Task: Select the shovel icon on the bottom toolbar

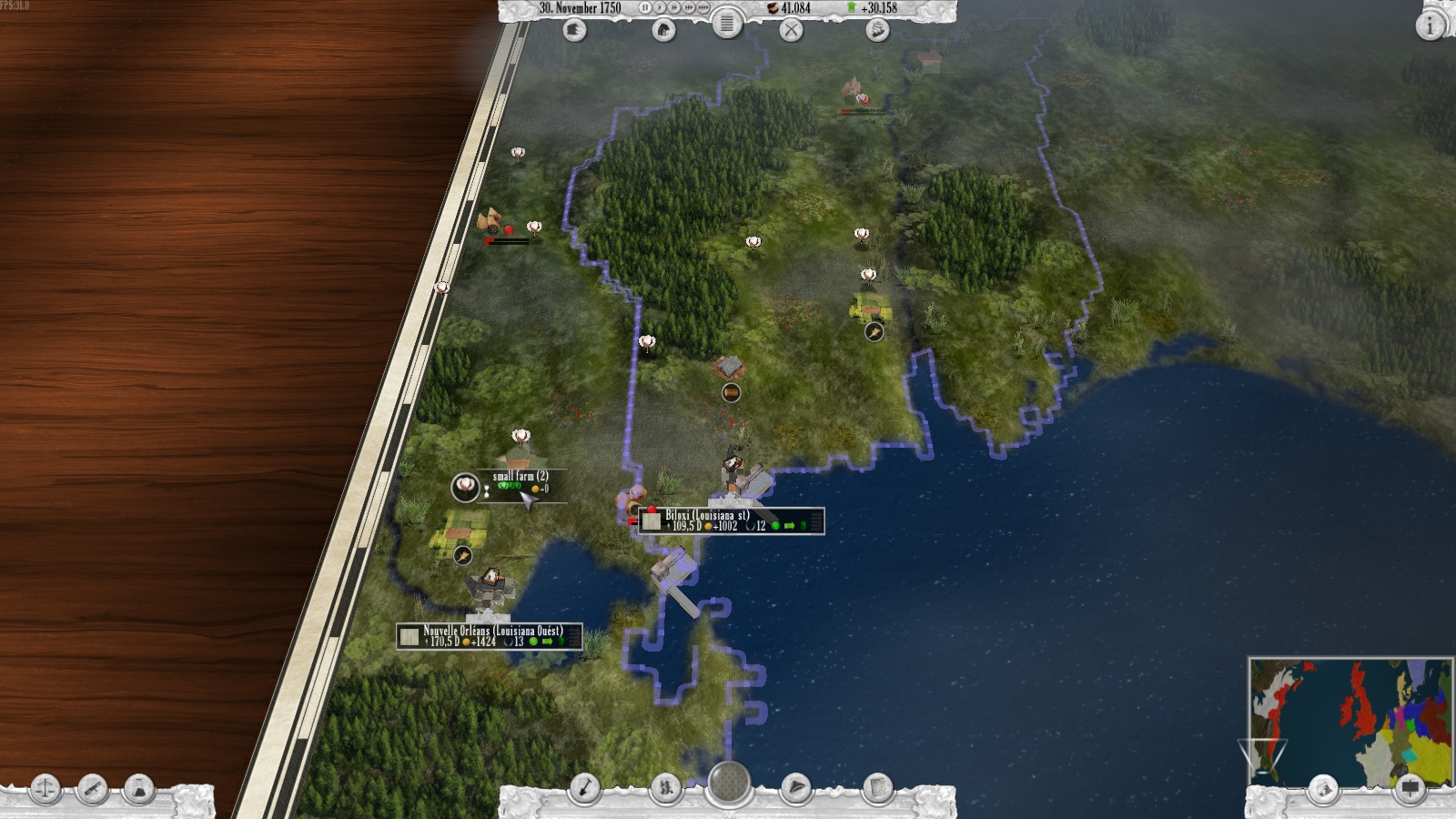Action: click(x=585, y=788)
